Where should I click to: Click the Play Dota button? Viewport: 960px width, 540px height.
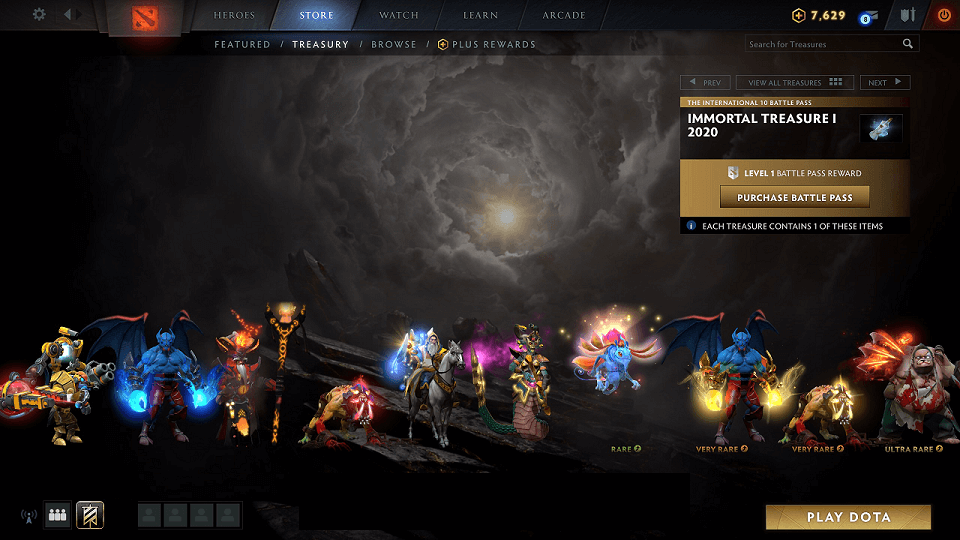(848, 517)
